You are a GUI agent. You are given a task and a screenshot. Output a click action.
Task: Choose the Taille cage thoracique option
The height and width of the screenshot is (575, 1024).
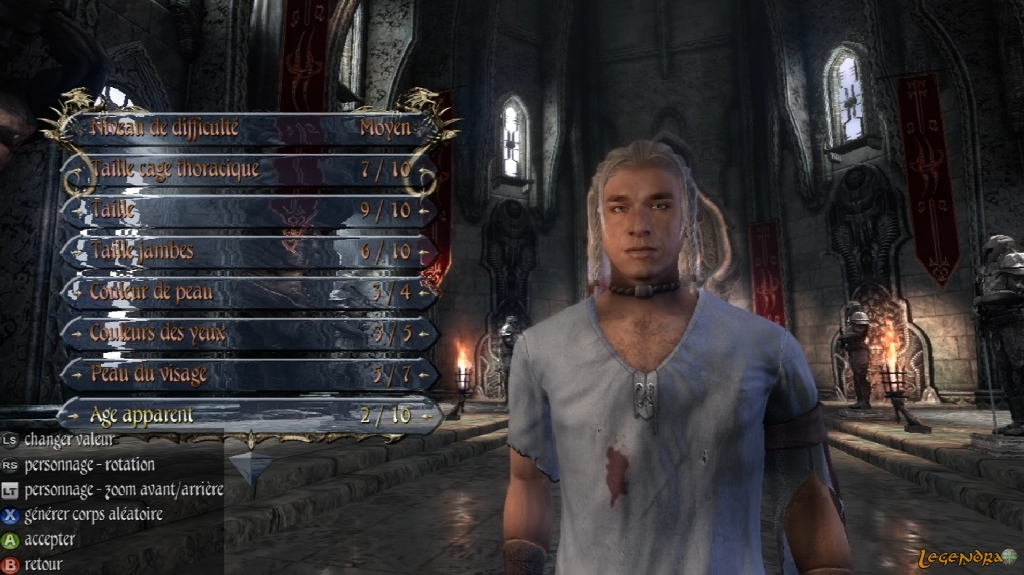pyautogui.click(x=250, y=170)
